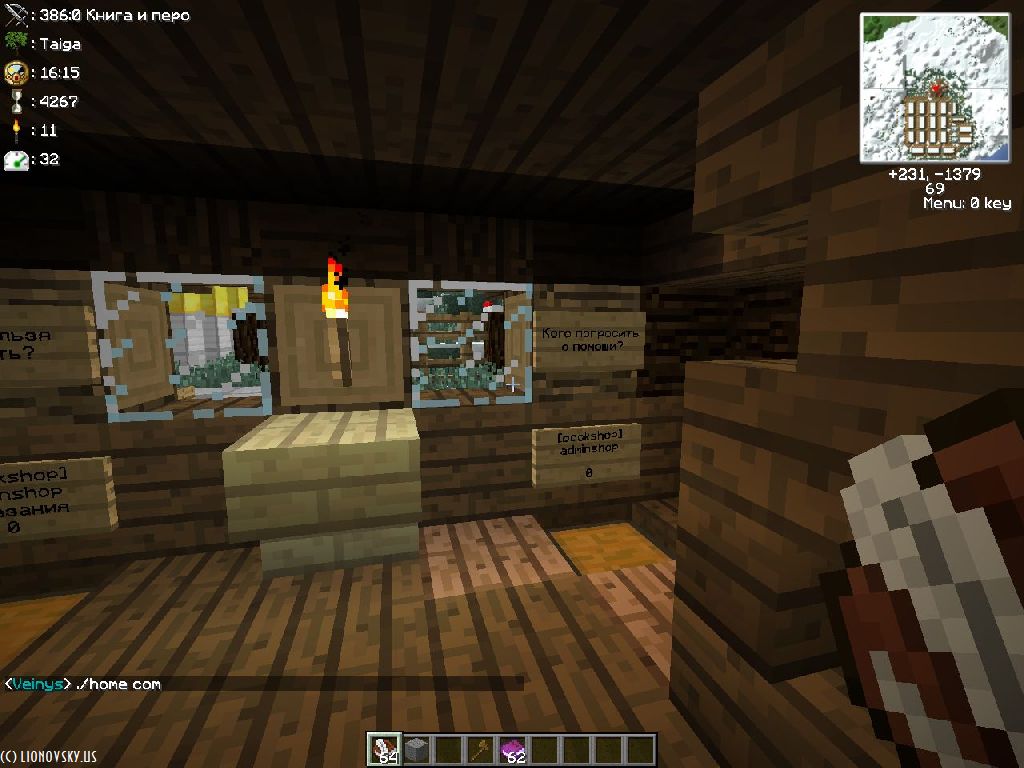Select the gray stone block hotbar slot
Viewport: 1024px width, 768px height.
[x=416, y=749]
